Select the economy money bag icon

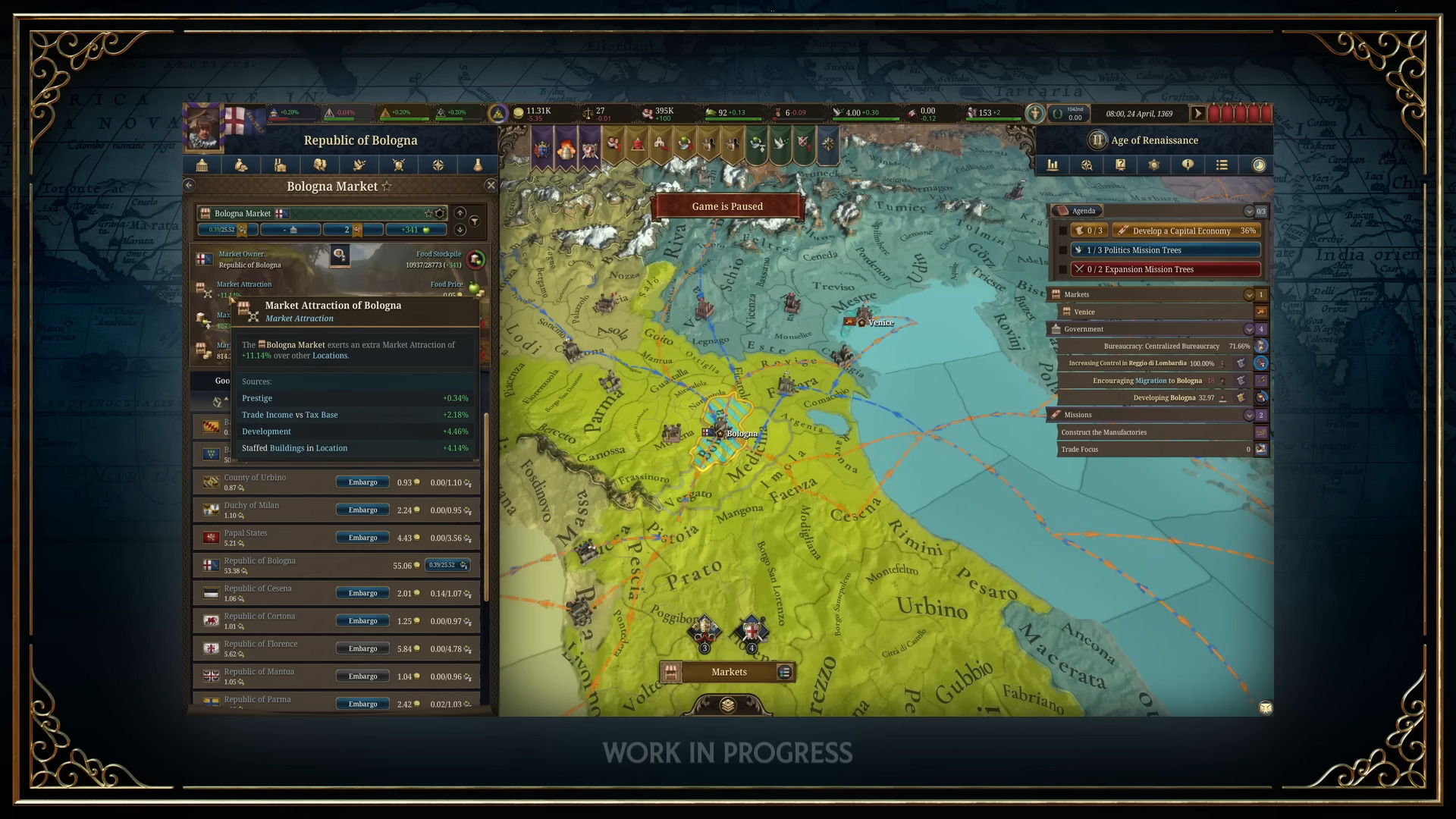click(240, 165)
